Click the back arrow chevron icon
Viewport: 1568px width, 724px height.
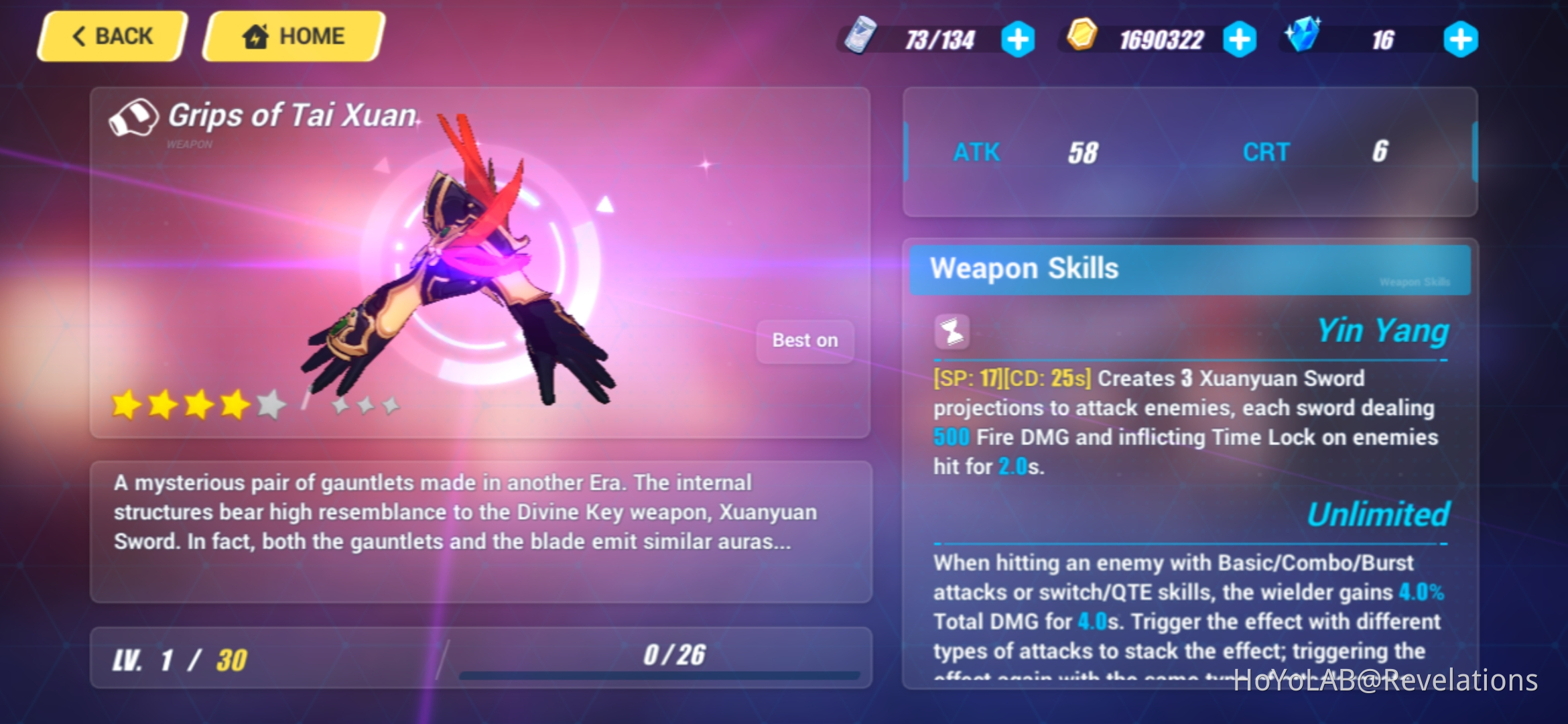tap(79, 36)
